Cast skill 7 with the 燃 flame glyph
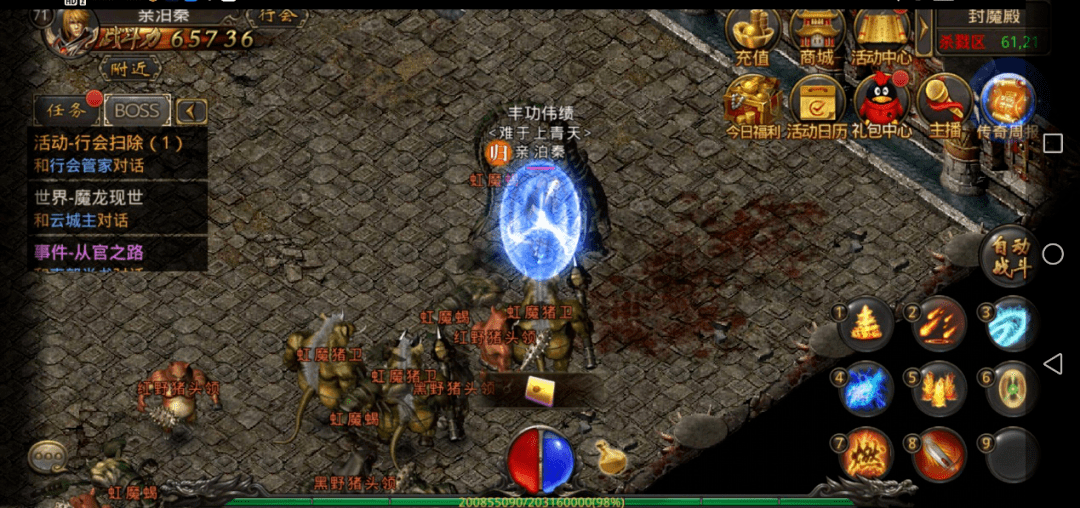The image size is (1080, 508). [865, 454]
